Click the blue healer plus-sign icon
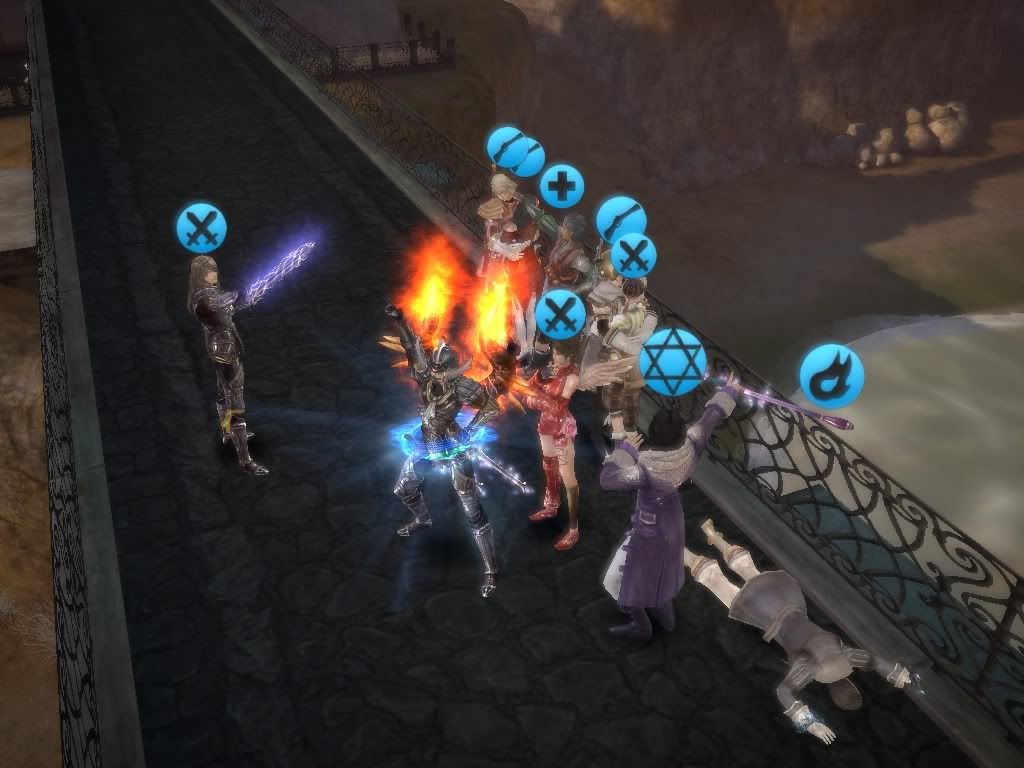Viewport: 1024px width, 768px height. click(562, 187)
